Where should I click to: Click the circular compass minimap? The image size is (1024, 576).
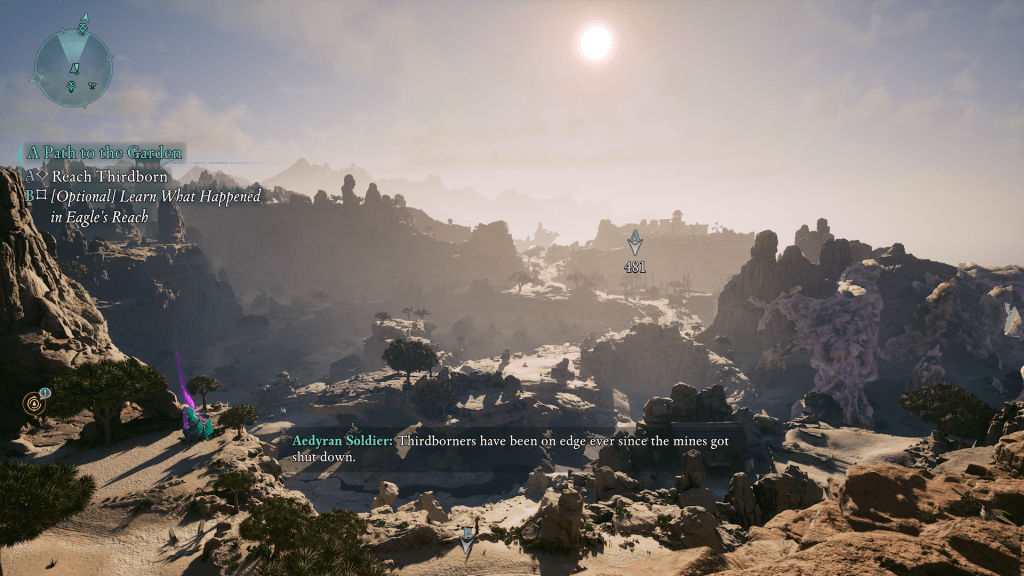[72, 67]
